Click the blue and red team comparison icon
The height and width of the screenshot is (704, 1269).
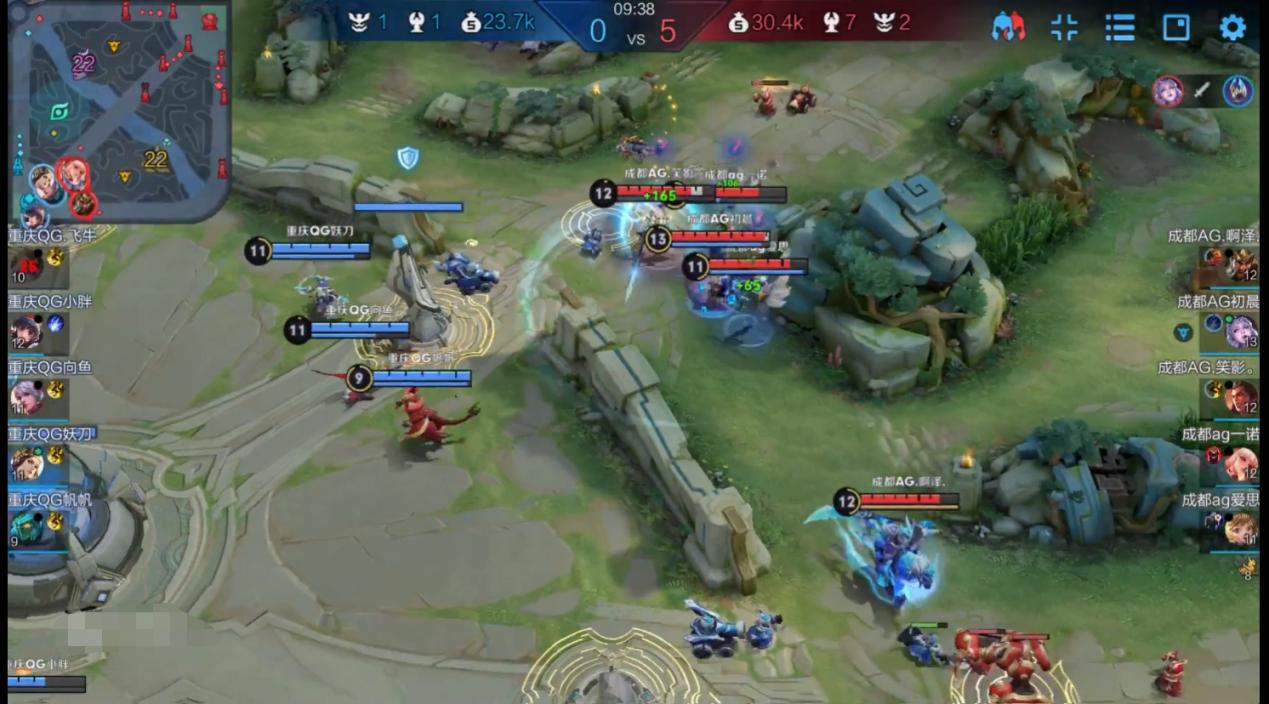click(x=1008, y=27)
